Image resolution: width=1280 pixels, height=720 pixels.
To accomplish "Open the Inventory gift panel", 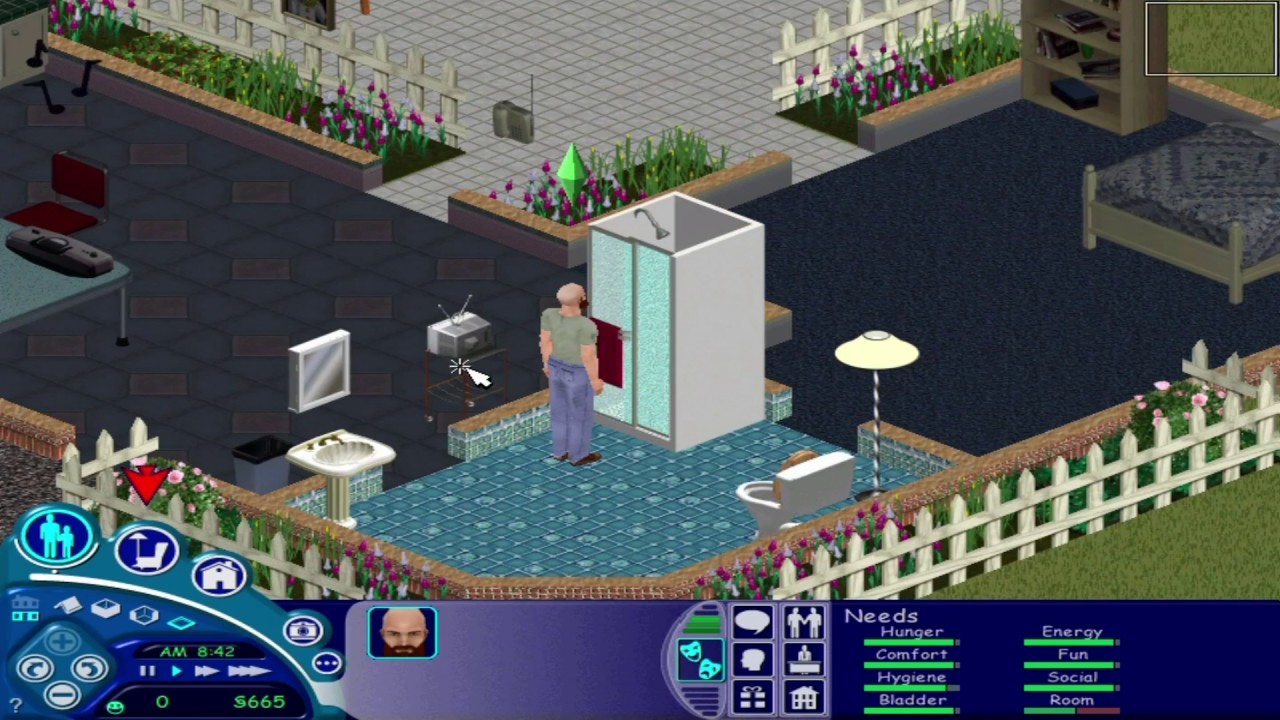I will [752, 696].
